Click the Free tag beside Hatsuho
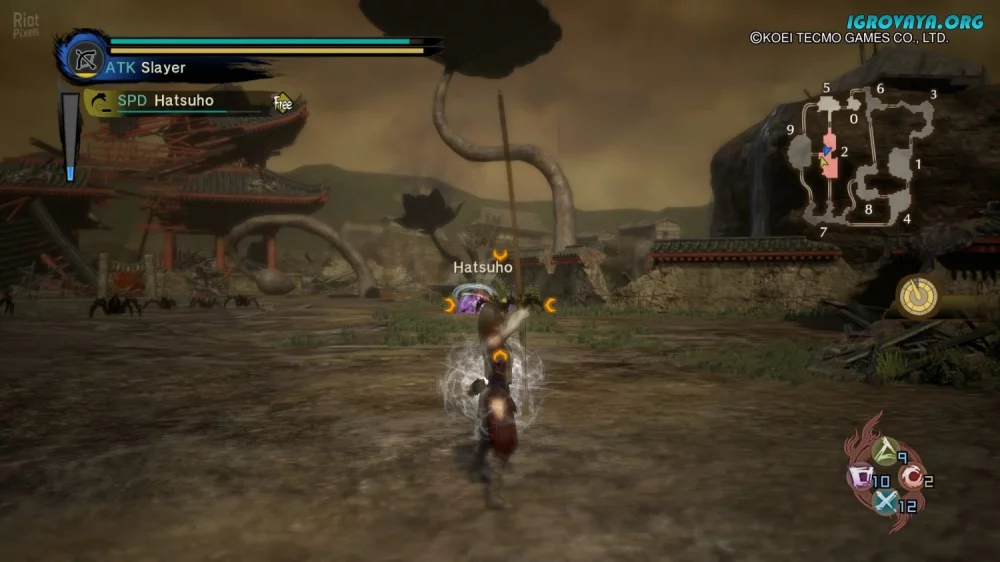1000x562 pixels. point(283,102)
